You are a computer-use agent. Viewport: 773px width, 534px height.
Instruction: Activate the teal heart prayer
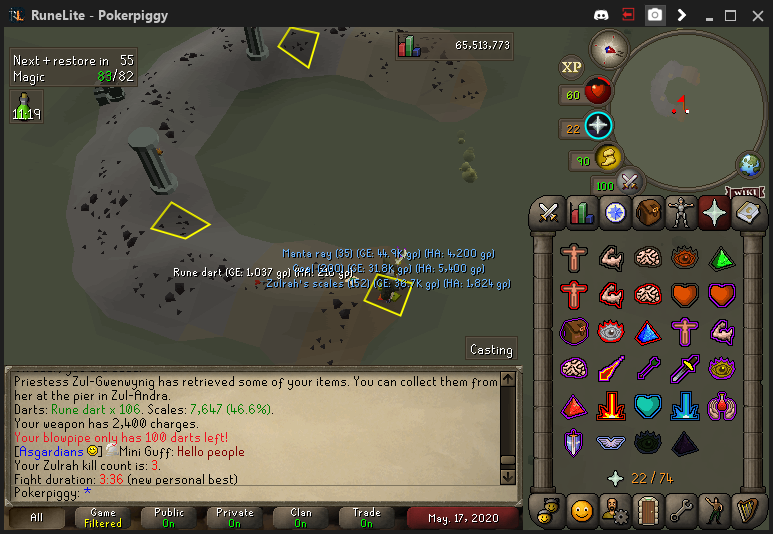[648, 406]
